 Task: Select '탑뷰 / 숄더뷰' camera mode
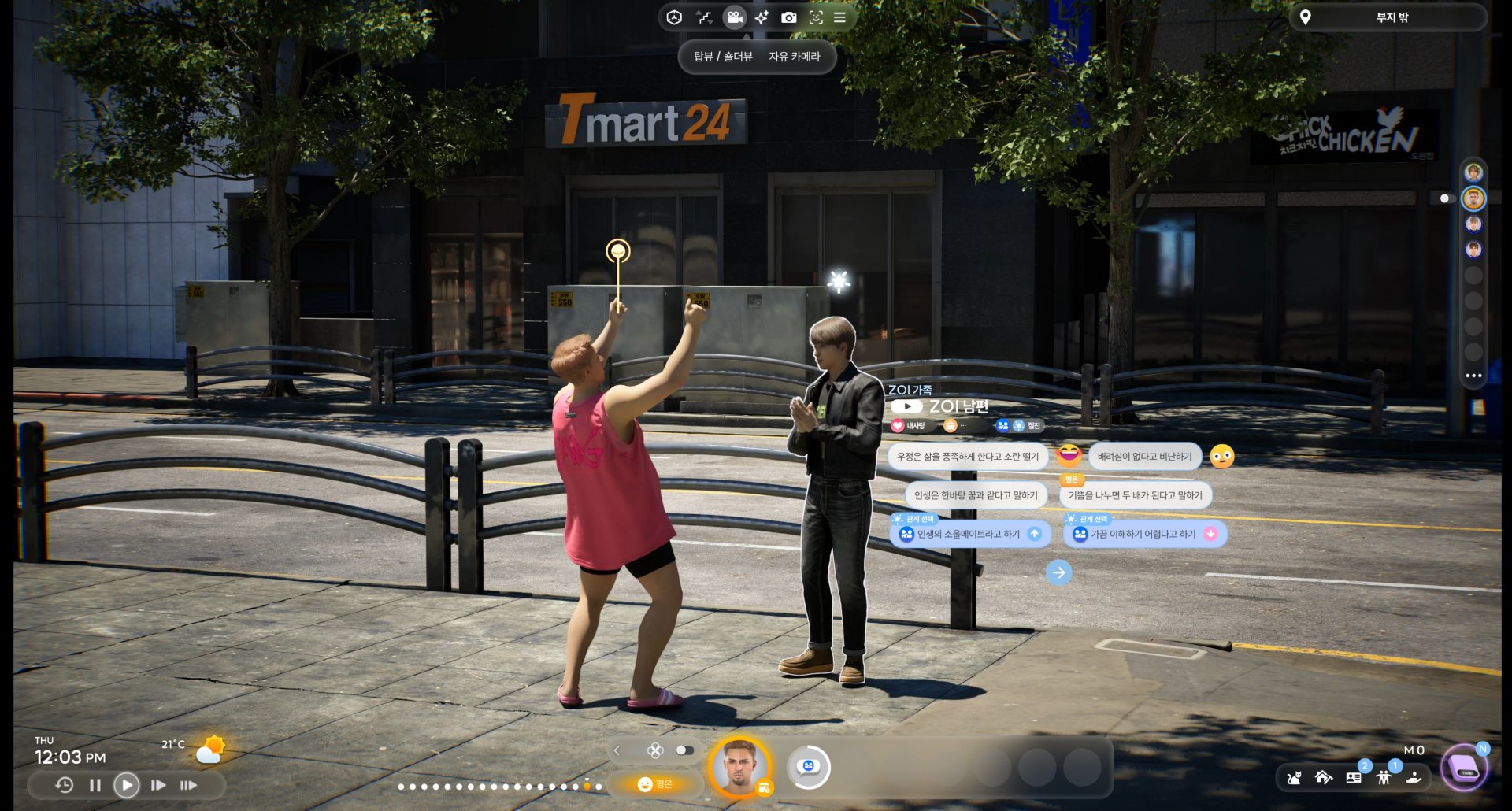(723, 57)
